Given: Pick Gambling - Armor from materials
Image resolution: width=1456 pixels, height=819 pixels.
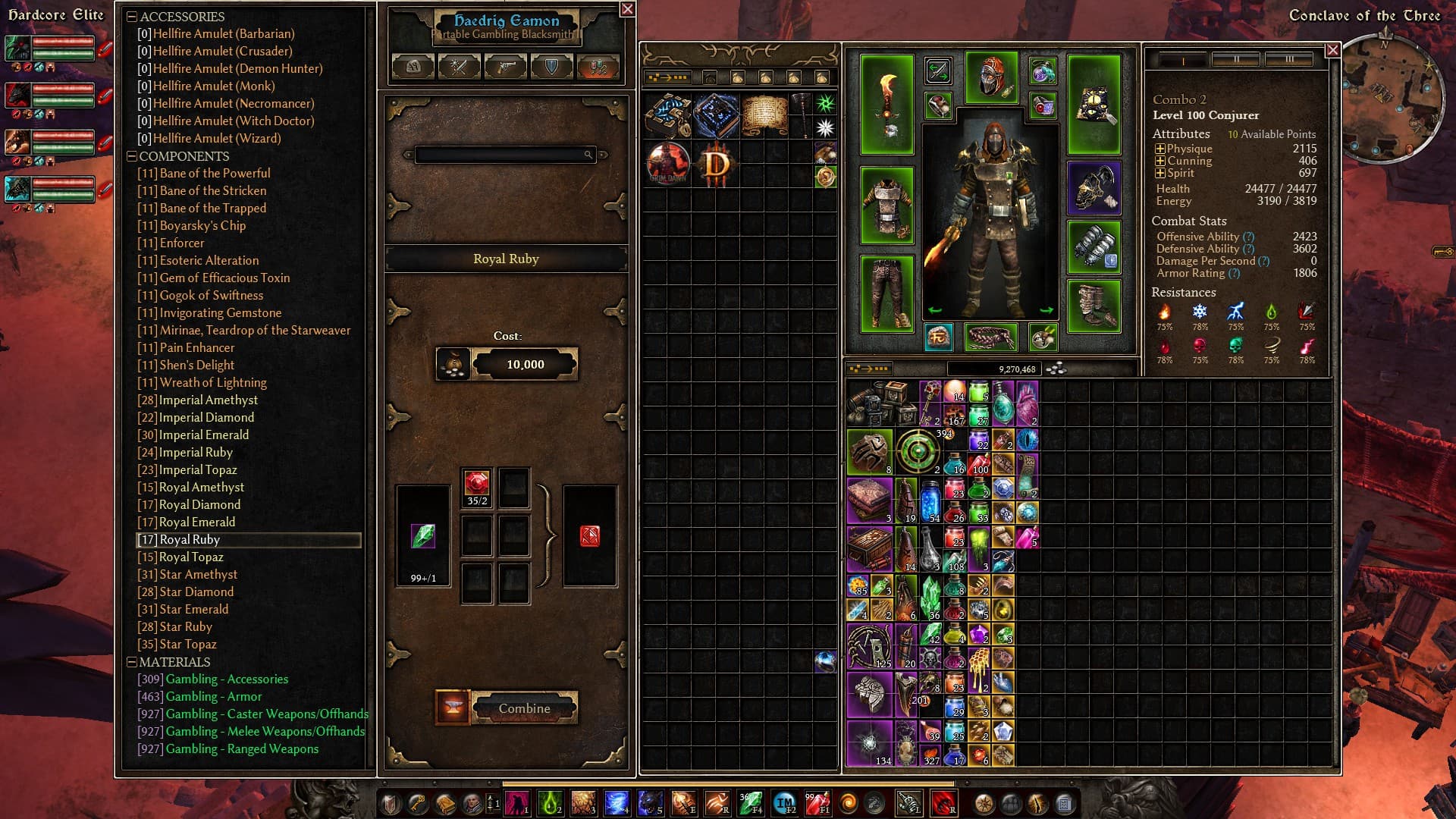Looking at the screenshot, I should point(213,697).
